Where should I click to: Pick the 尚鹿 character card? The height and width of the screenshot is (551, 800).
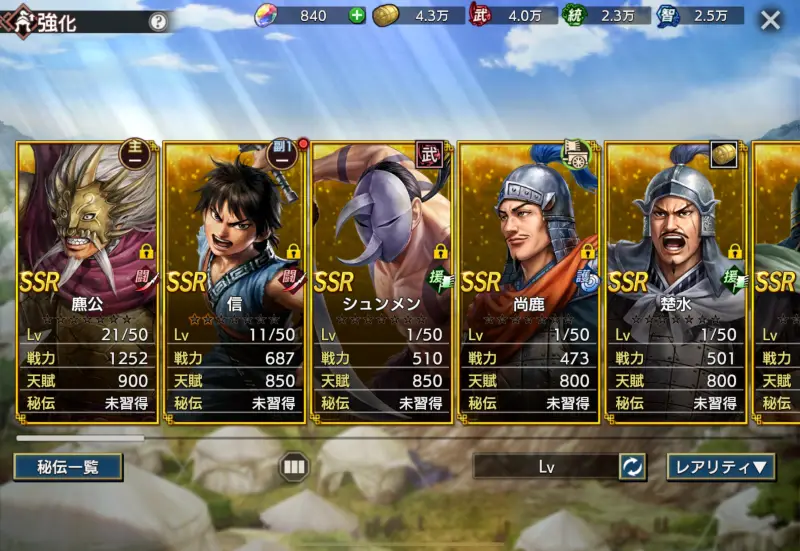(528, 282)
